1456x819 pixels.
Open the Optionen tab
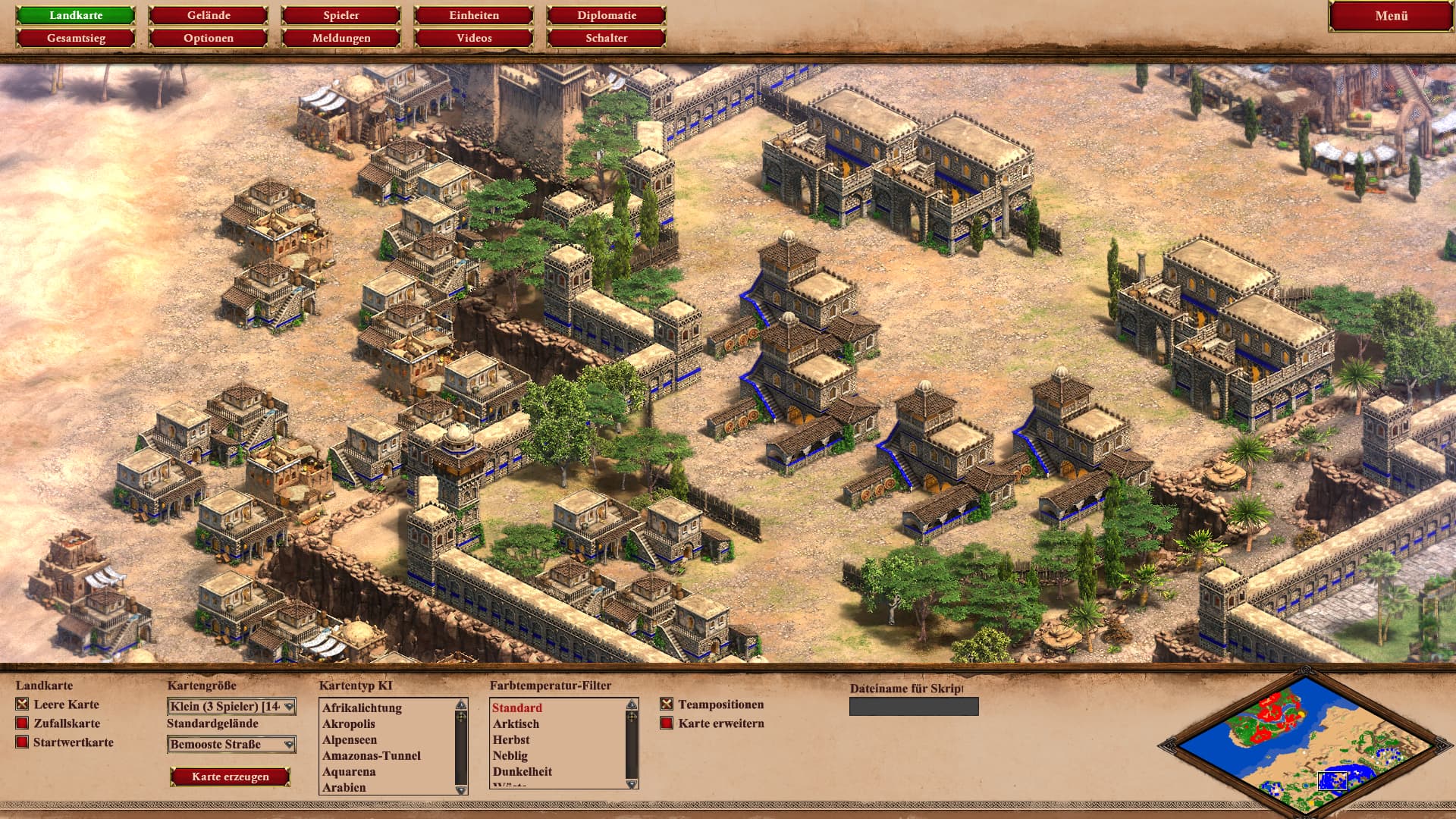click(x=209, y=38)
